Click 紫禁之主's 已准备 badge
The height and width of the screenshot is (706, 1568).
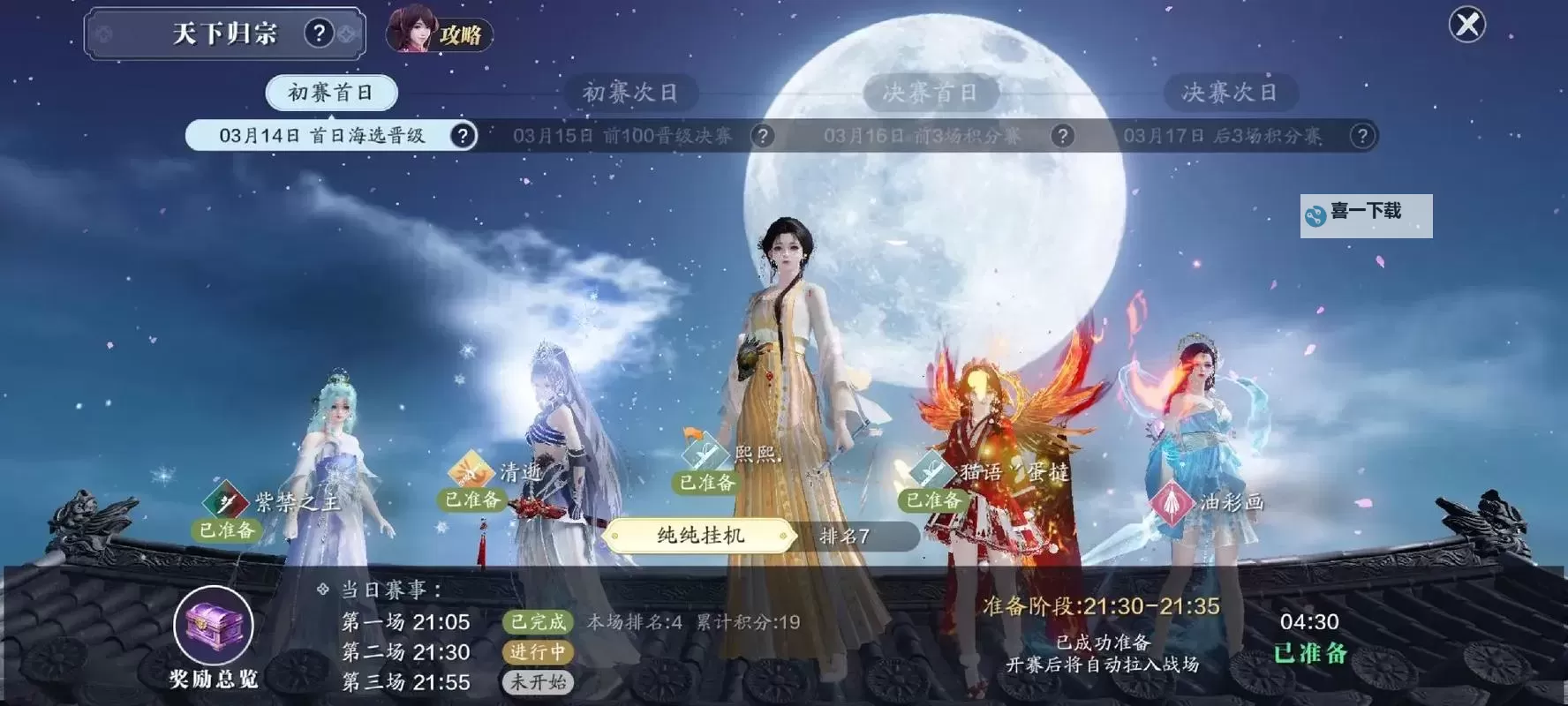pos(226,532)
